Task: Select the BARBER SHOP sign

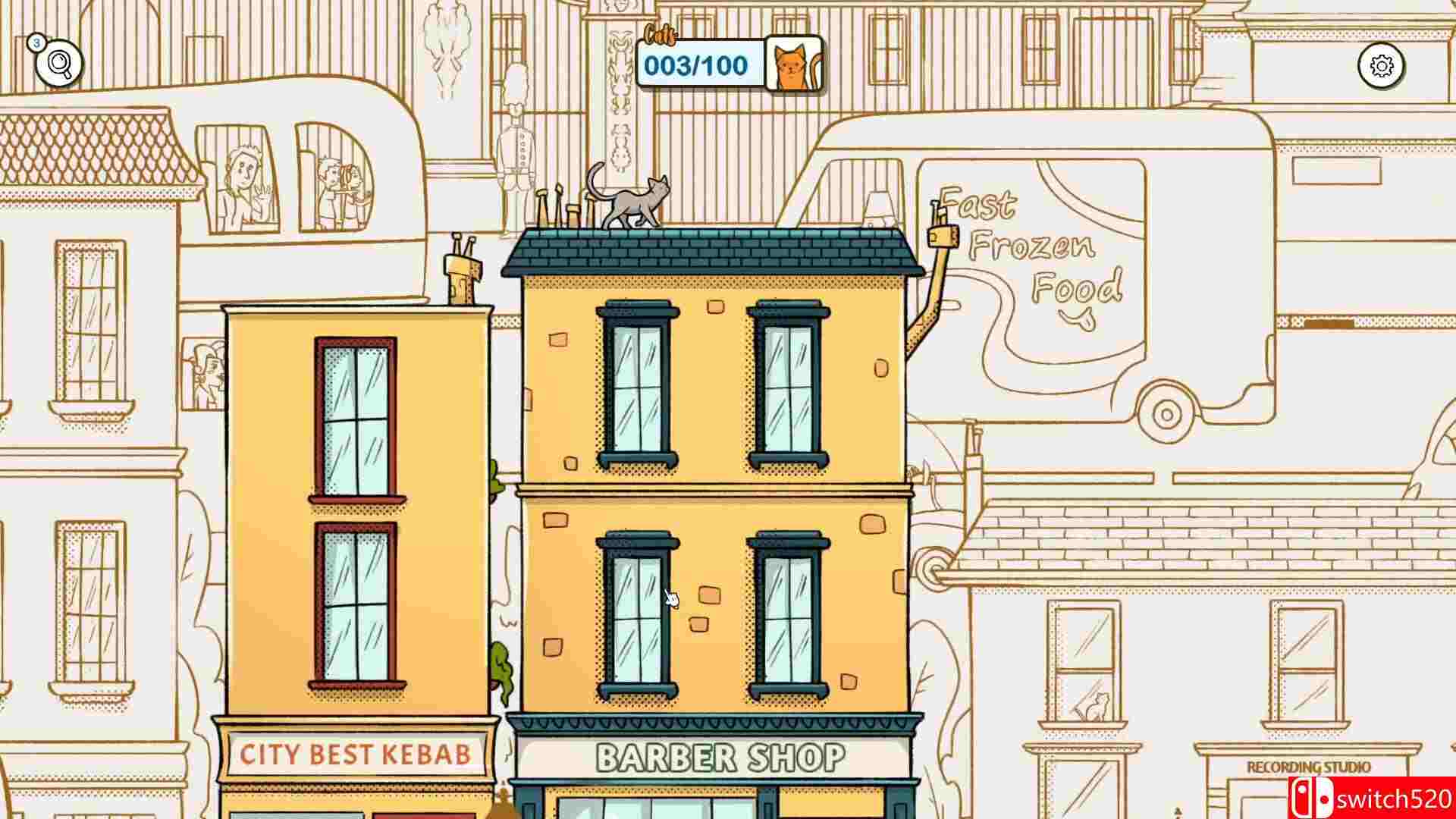Action: coord(719,755)
